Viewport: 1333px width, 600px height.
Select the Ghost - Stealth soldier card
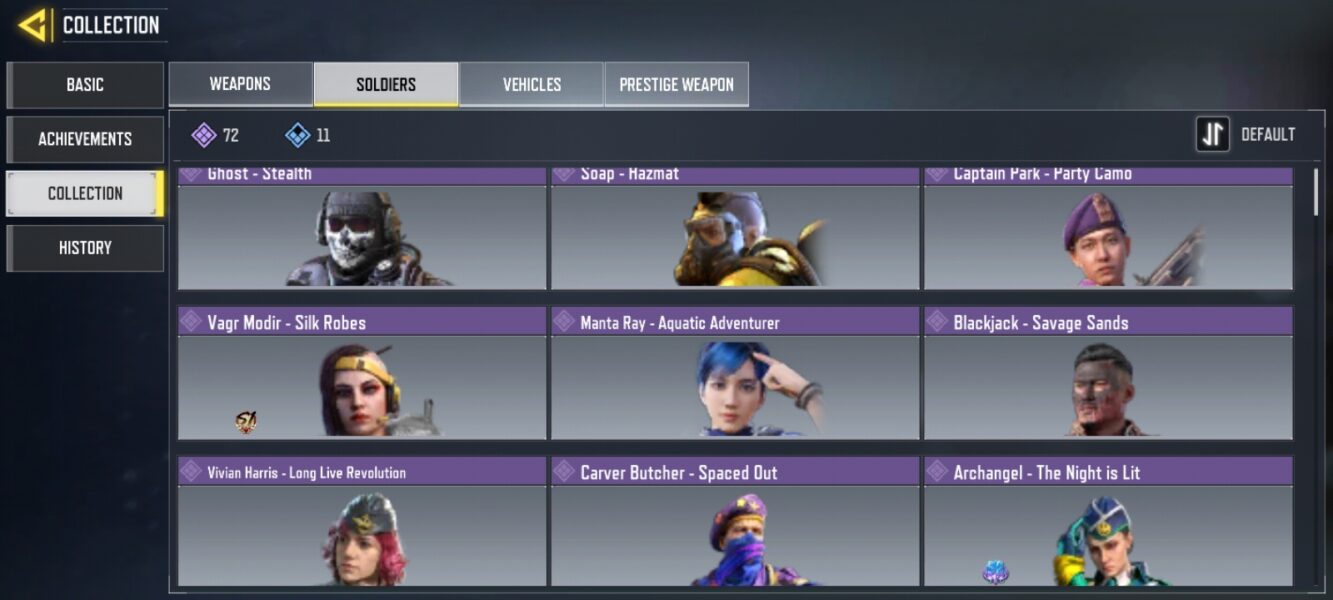pos(362,232)
